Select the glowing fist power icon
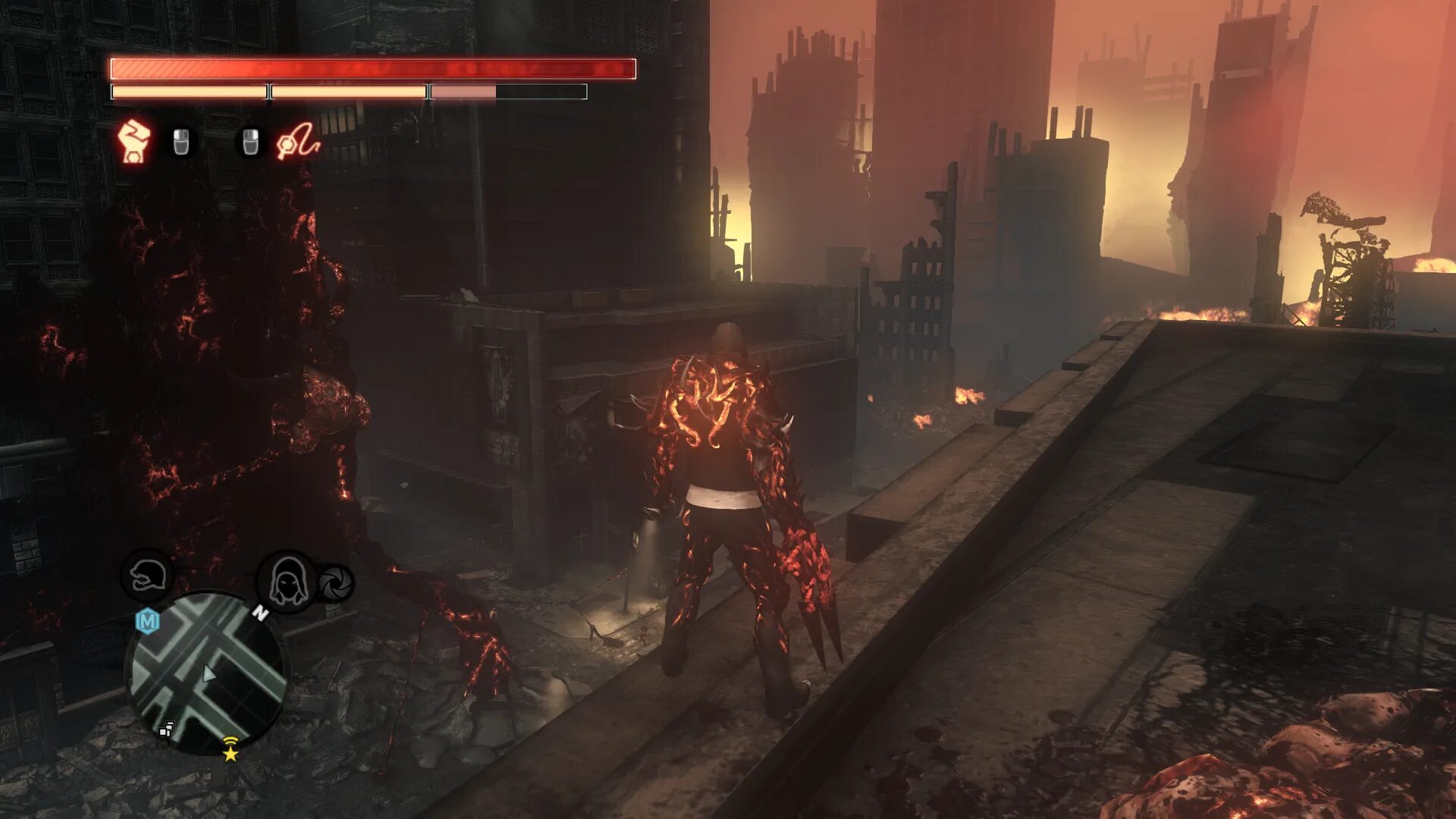The image size is (1456, 819). pos(134,140)
